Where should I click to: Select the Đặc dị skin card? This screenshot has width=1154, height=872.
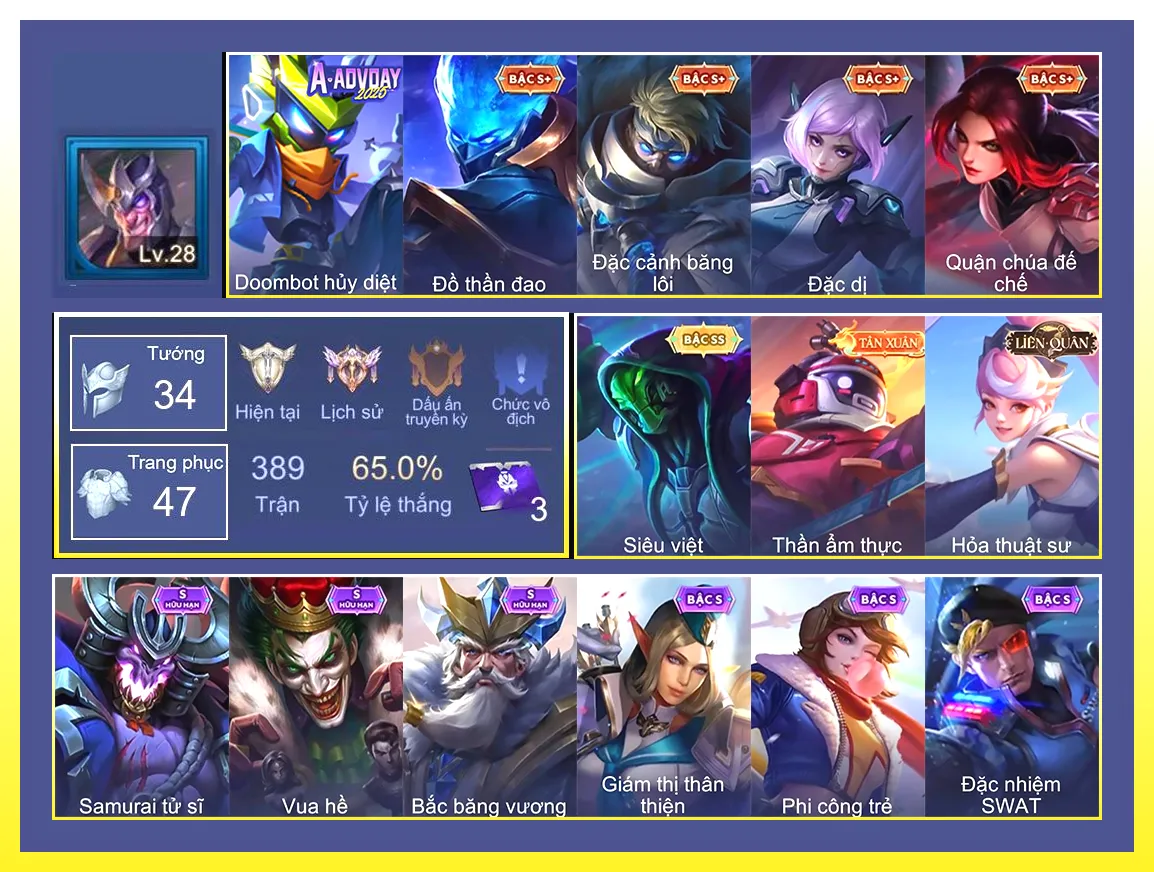[837, 175]
